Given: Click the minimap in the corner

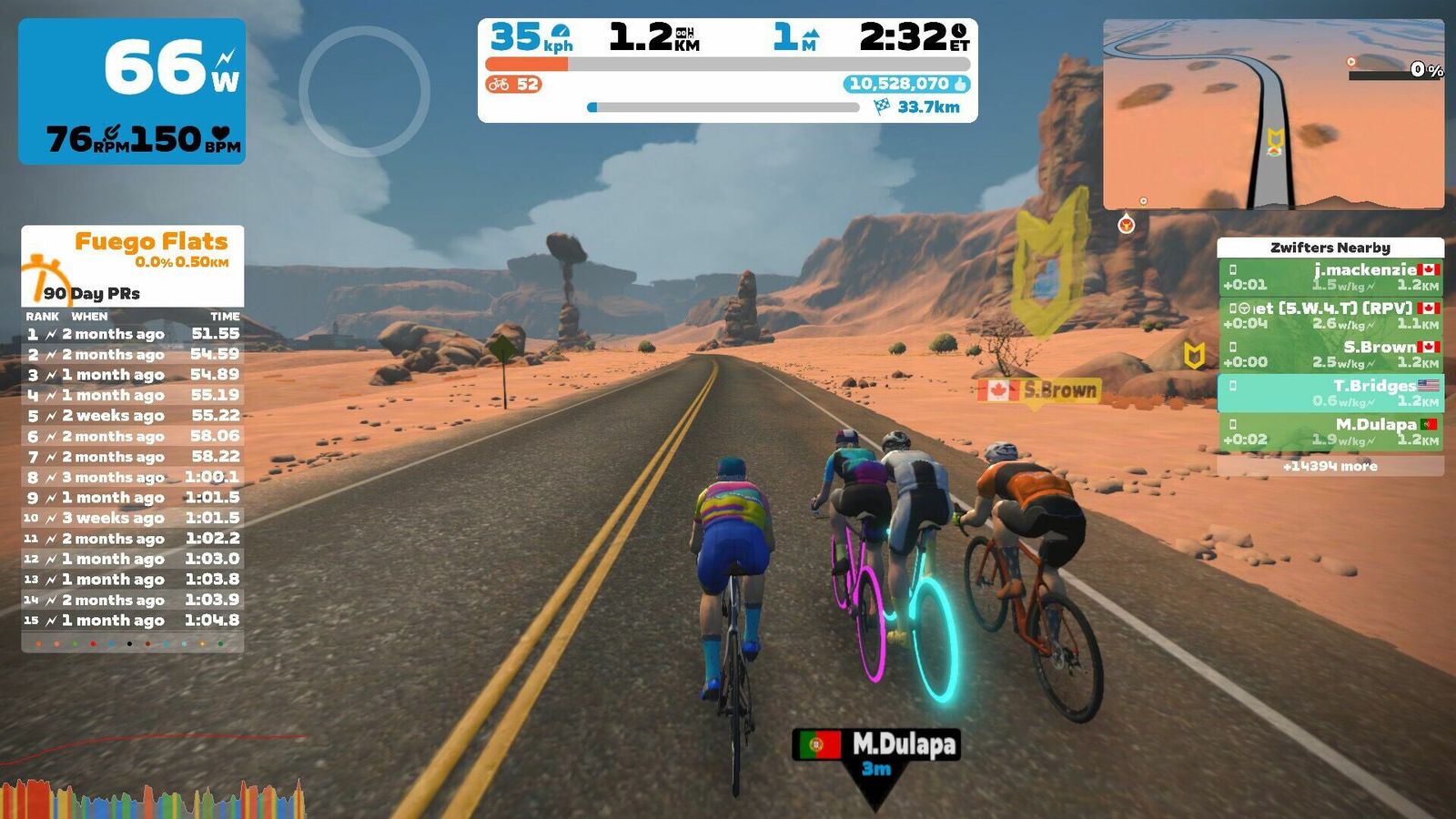Looking at the screenshot, I should coord(1272,115).
